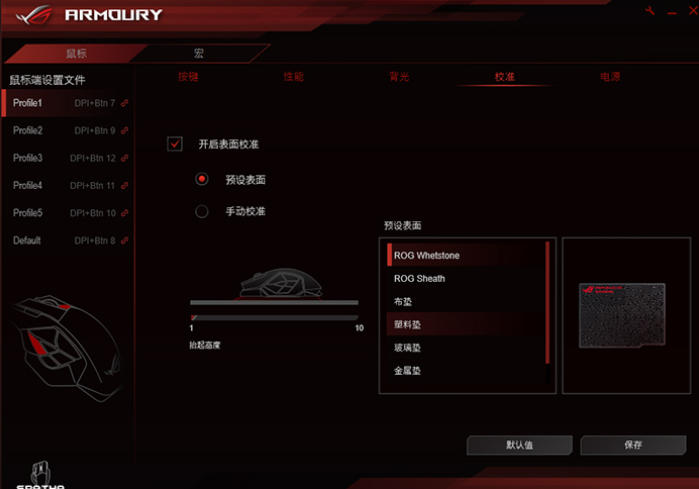Image resolution: width=699 pixels, height=489 pixels.
Task: Open the 性能 performance section
Action: coord(293,77)
